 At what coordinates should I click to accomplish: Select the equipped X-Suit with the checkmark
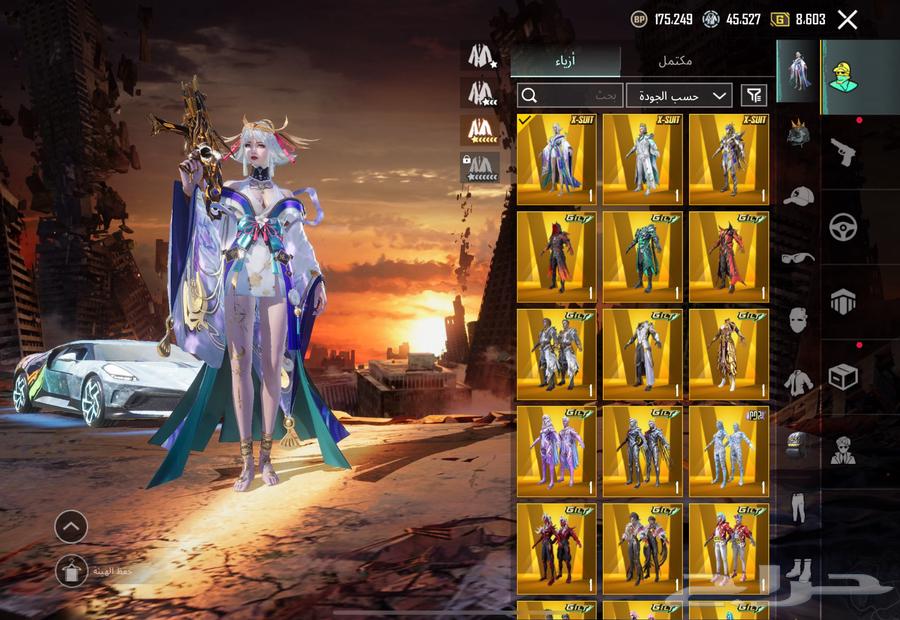pos(557,159)
